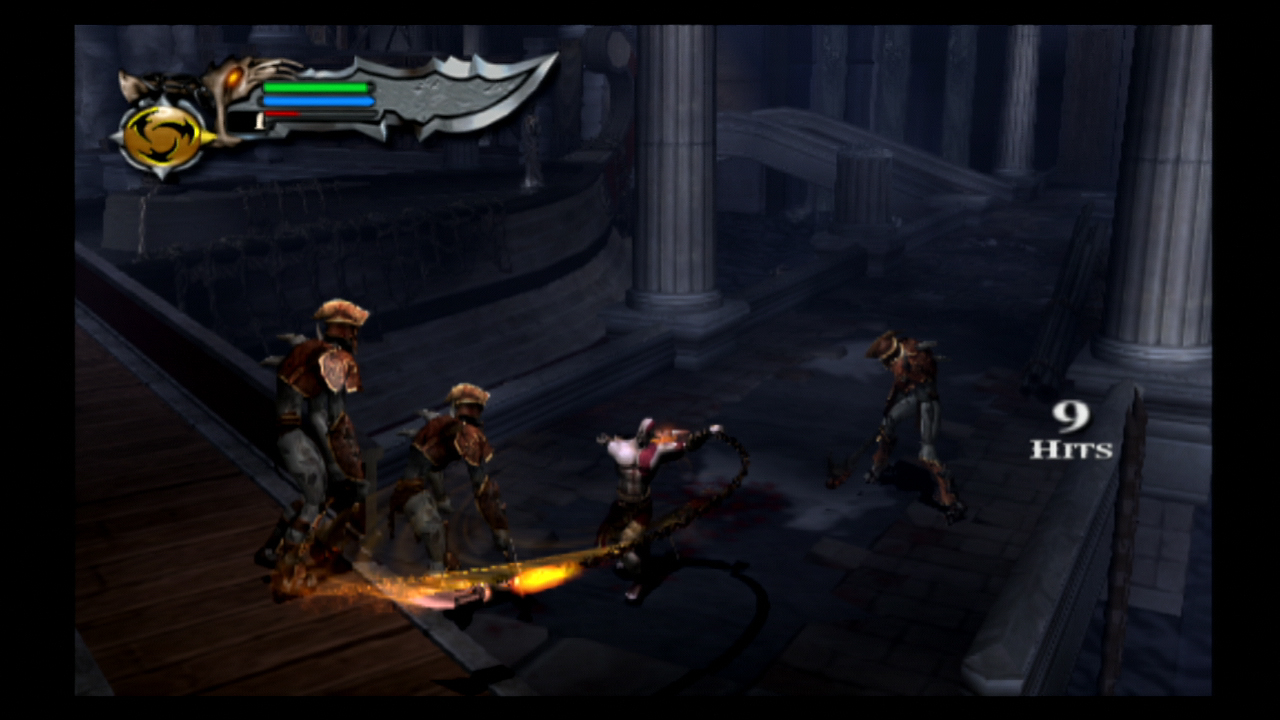Click the blue magic meter
The width and height of the screenshot is (1280, 720).
[x=318, y=100]
